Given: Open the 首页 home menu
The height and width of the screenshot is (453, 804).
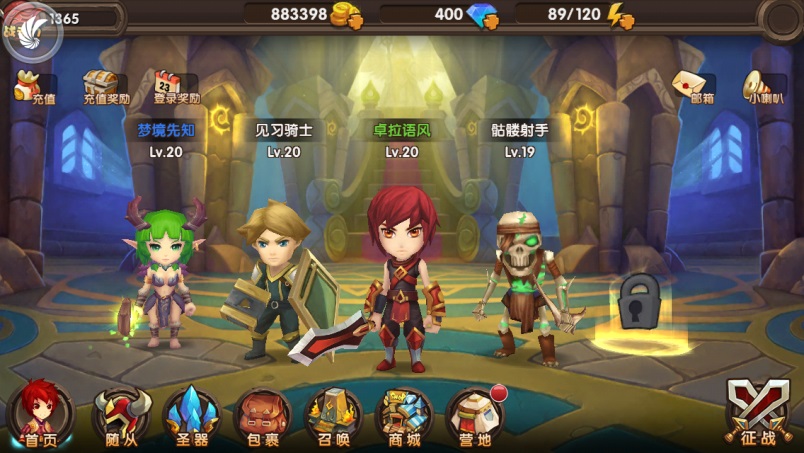Looking at the screenshot, I should pyautogui.click(x=40, y=414).
